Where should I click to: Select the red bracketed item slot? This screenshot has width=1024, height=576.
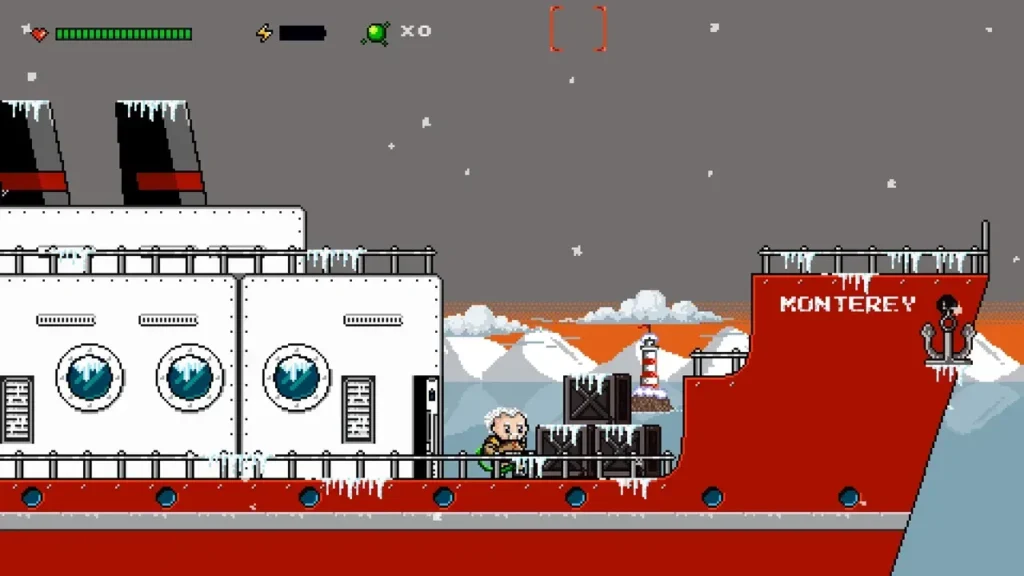(578, 29)
